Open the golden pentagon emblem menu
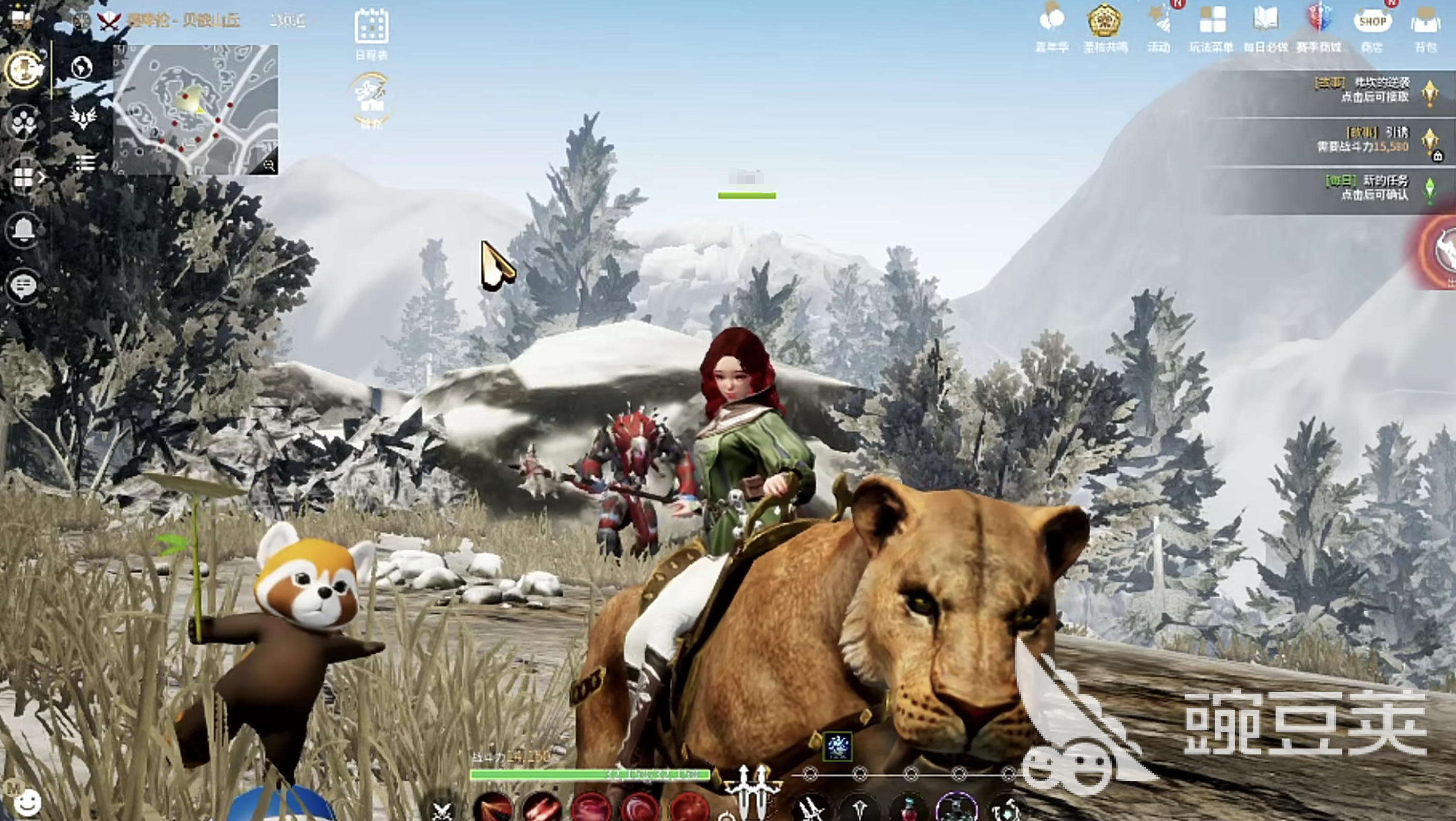Image resolution: width=1456 pixels, height=821 pixels. point(1104,22)
